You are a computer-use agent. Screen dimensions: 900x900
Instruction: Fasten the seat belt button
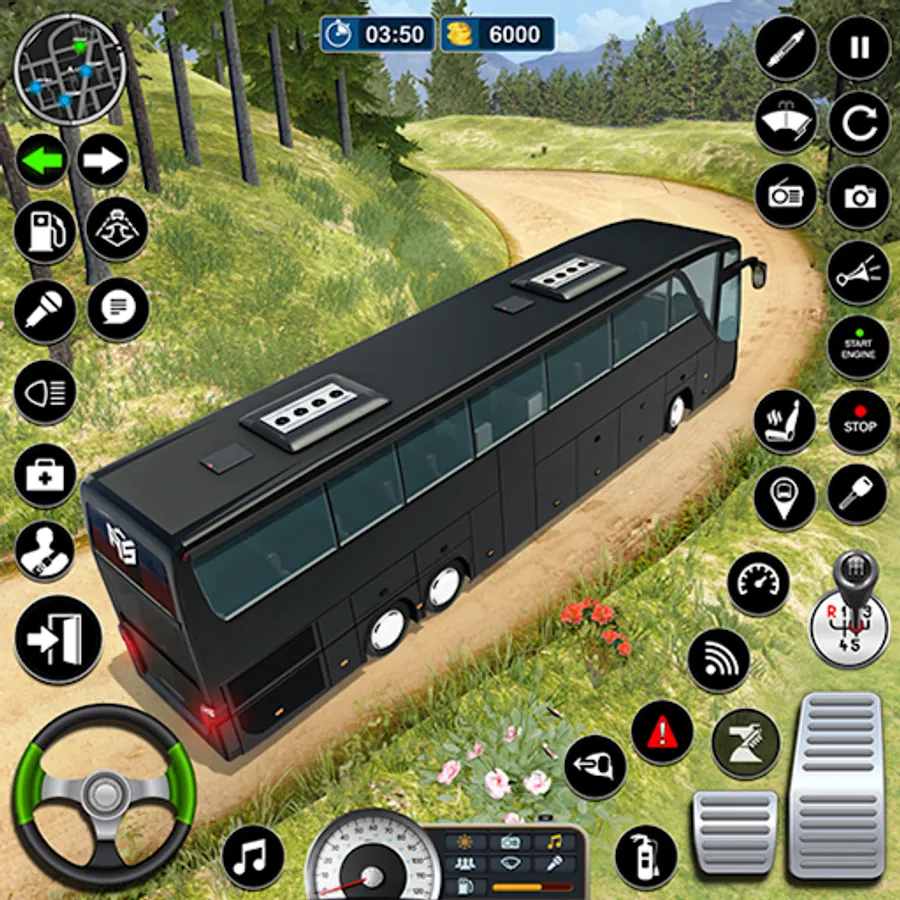point(44,553)
